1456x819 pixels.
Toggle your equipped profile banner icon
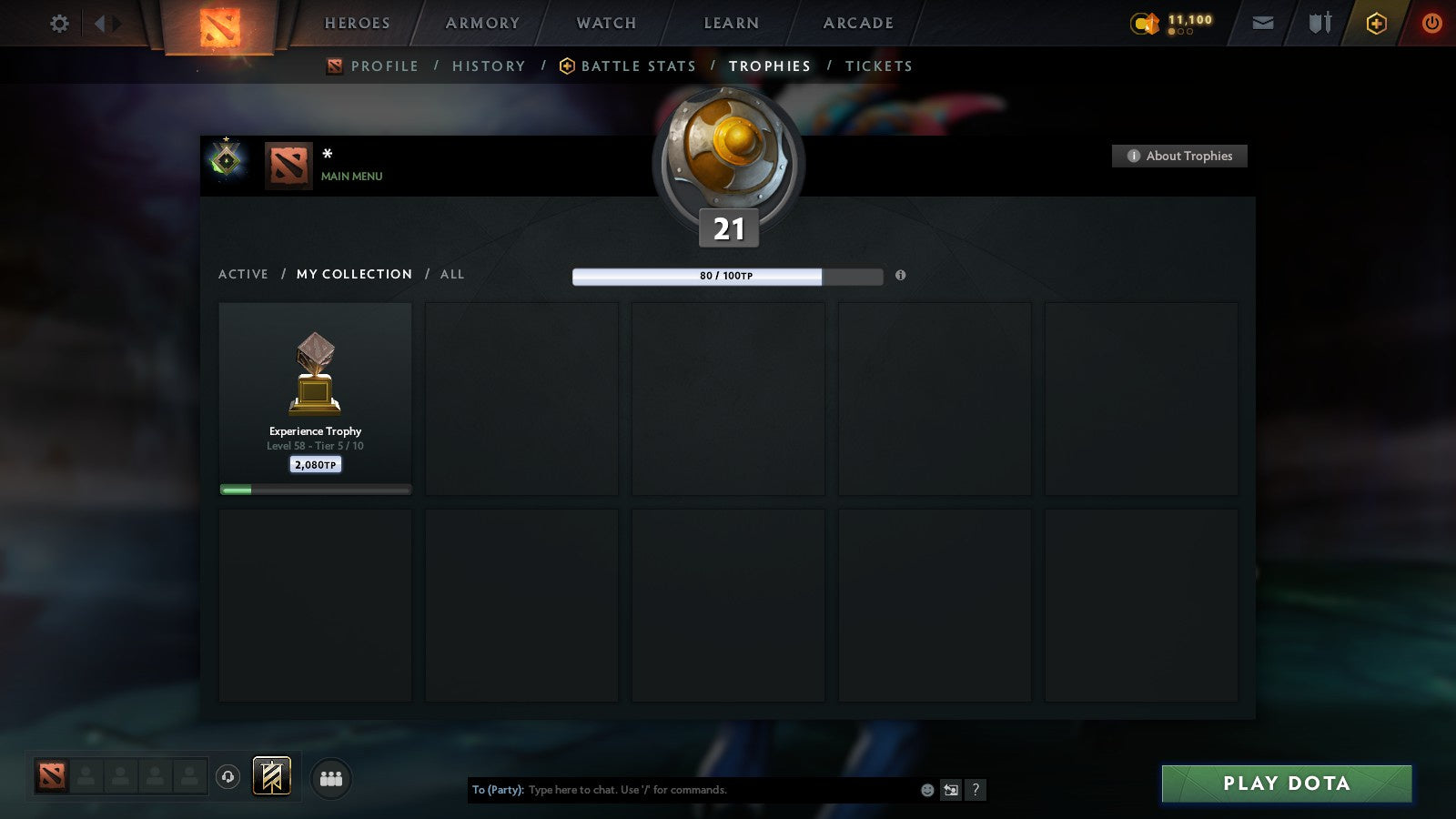[271, 775]
